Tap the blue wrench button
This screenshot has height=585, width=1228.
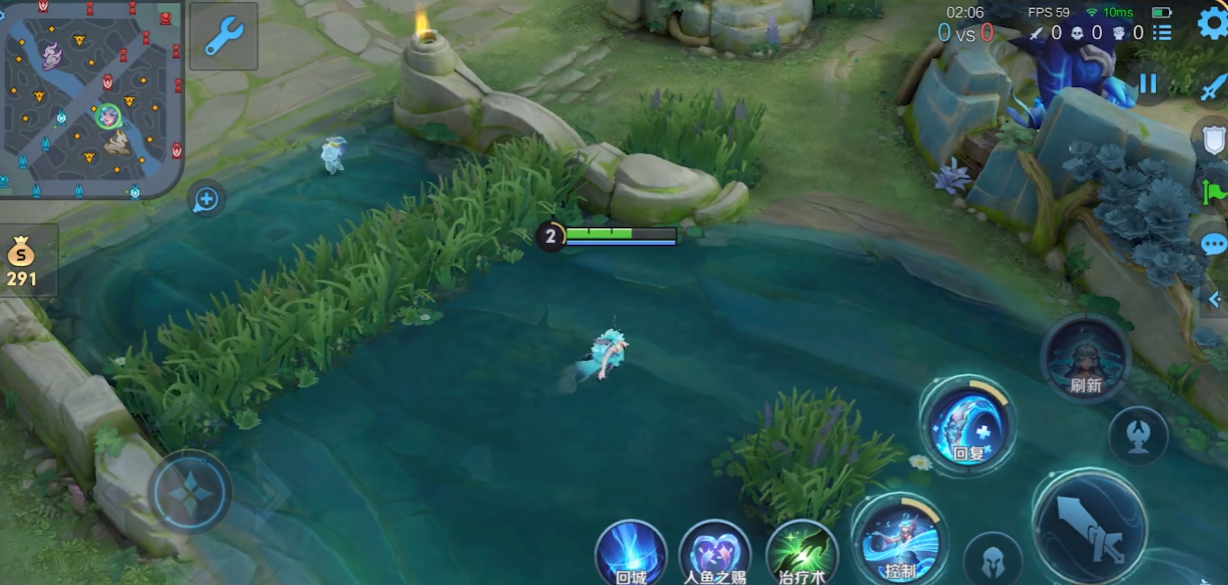[223, 36]
